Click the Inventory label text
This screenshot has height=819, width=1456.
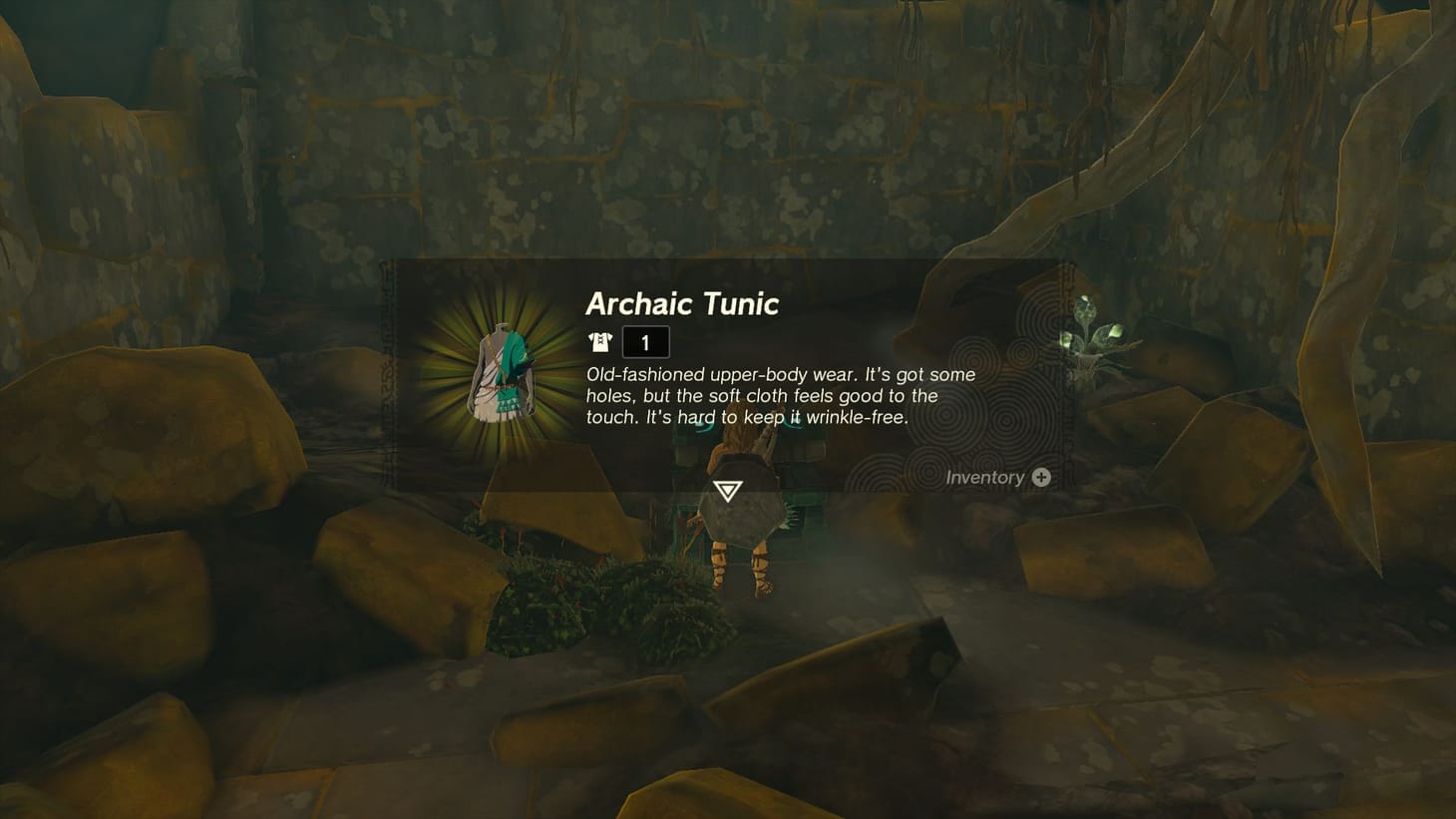point(985,477)
